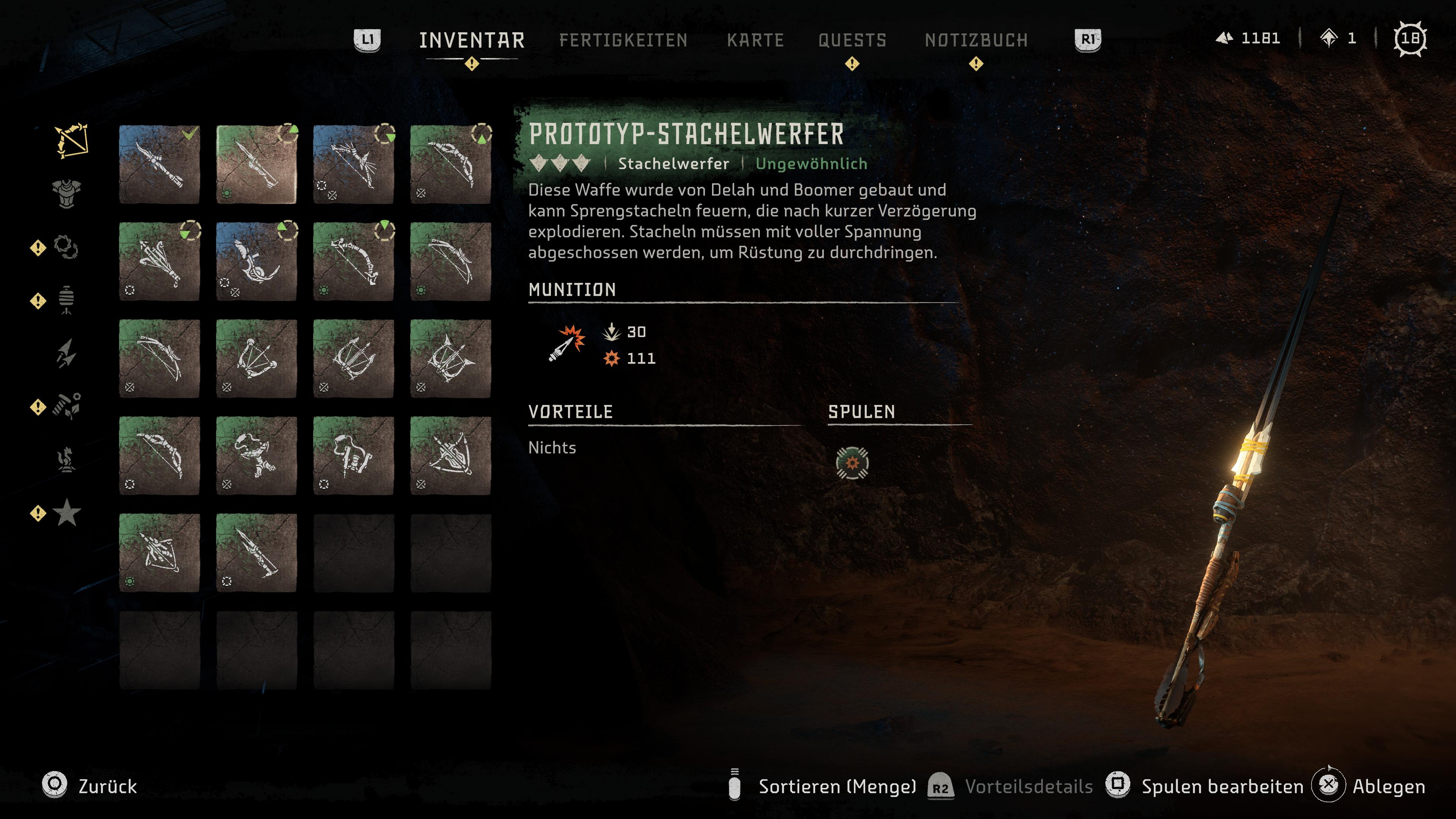Open the traps and potions canister category

pyautogui.click(x=66, y=300)
